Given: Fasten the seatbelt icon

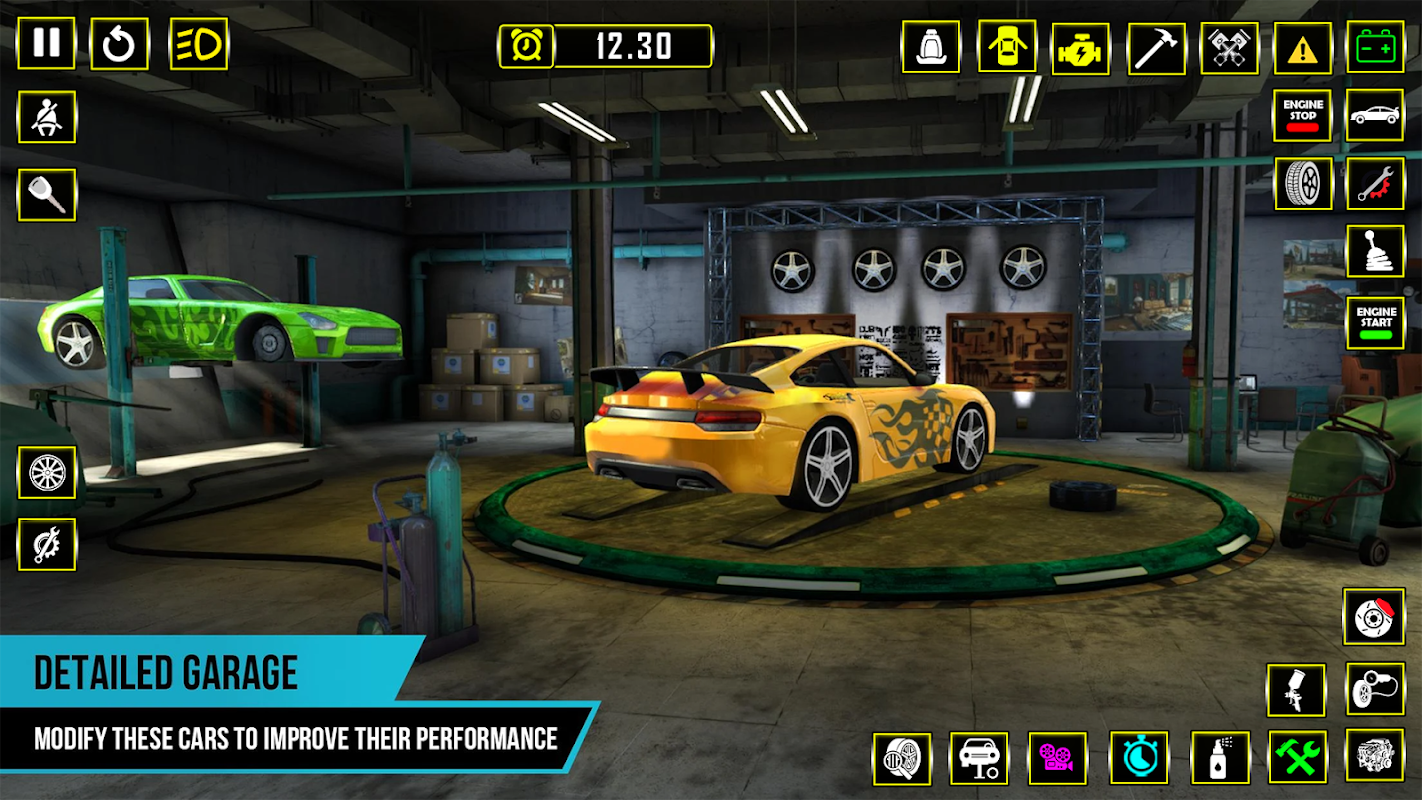Looking at the screenshot, I should click(x=46, y=118).
